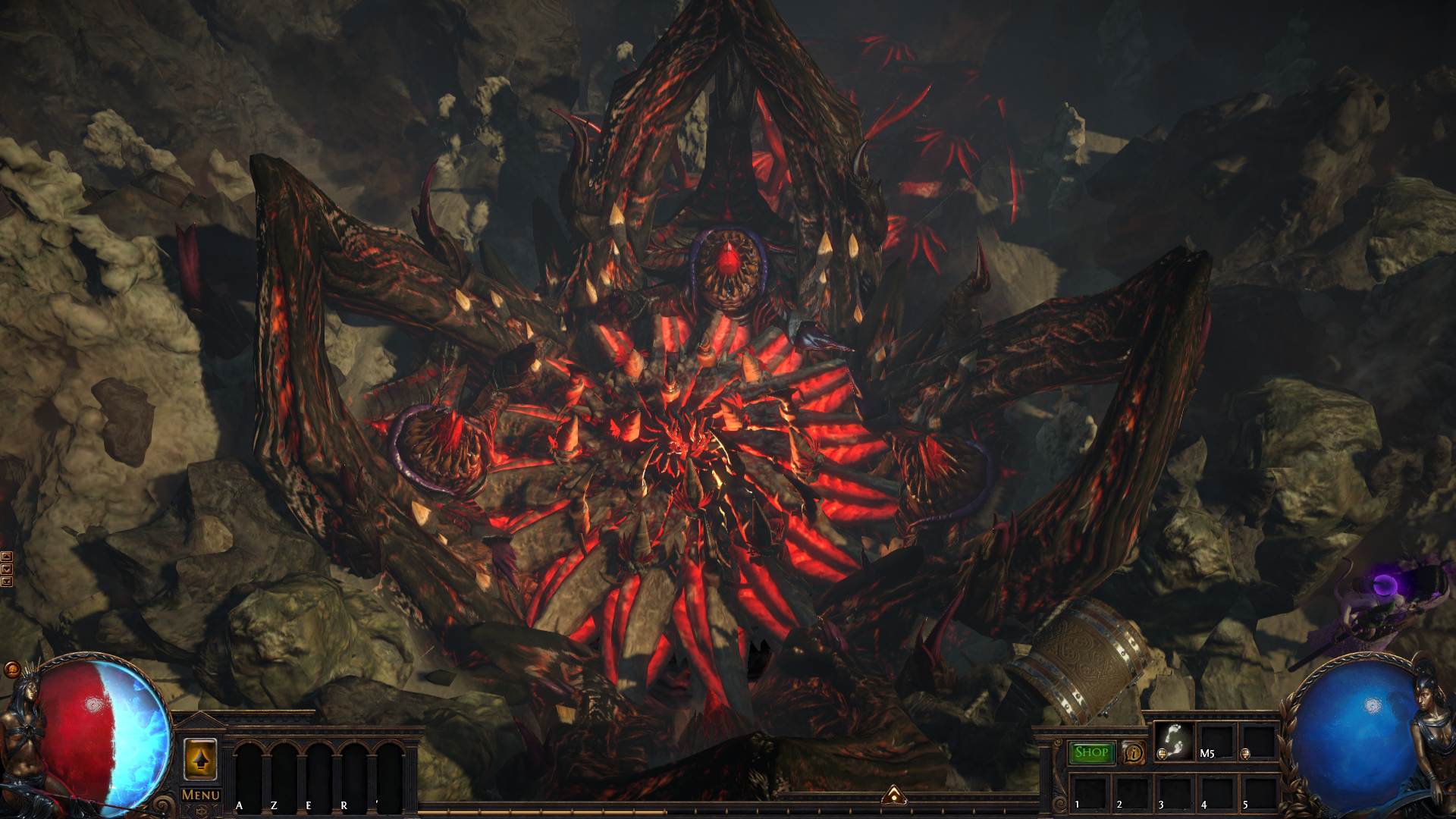
Task: Toggle the small emblem under Menu
Action: pos(201,811)
